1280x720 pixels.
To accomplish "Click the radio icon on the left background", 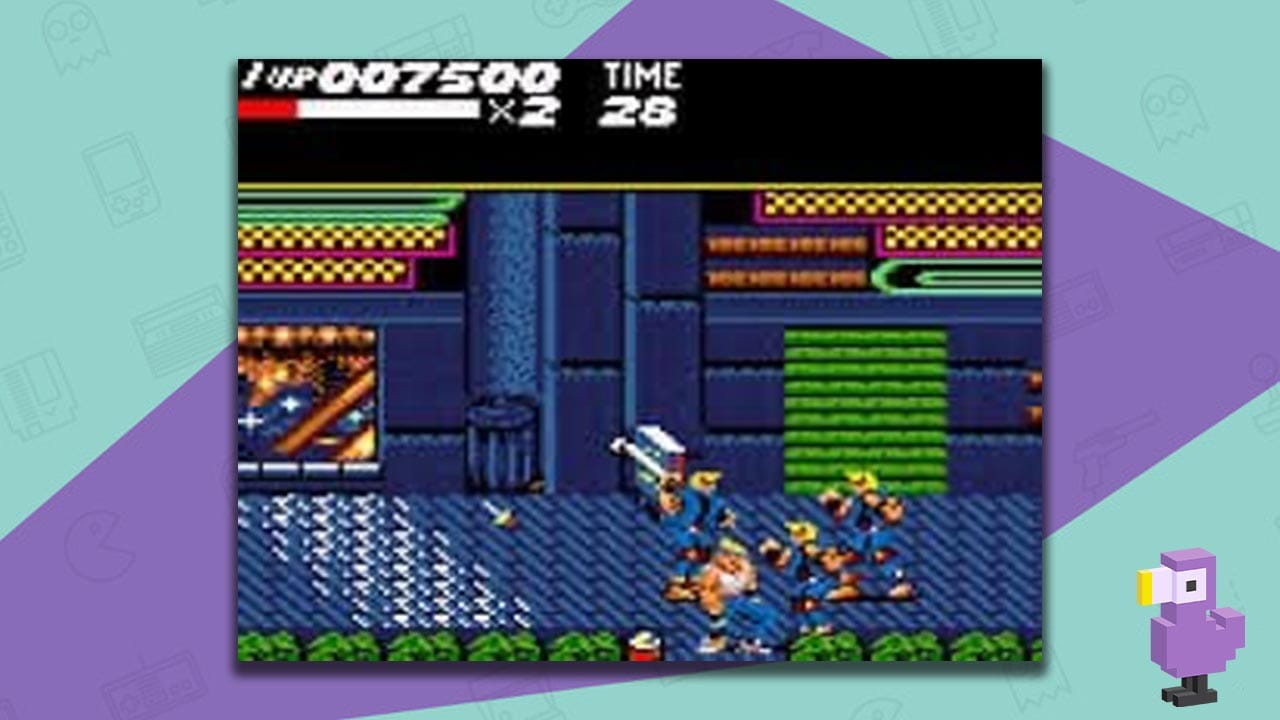I will click(x=180, y=330).
